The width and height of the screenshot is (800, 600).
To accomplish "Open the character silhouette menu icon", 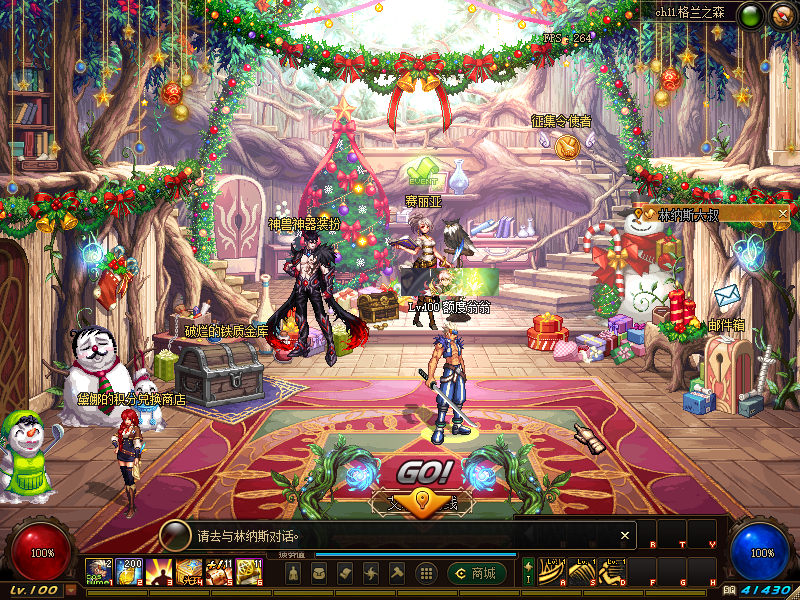I will tap(293, 573).
